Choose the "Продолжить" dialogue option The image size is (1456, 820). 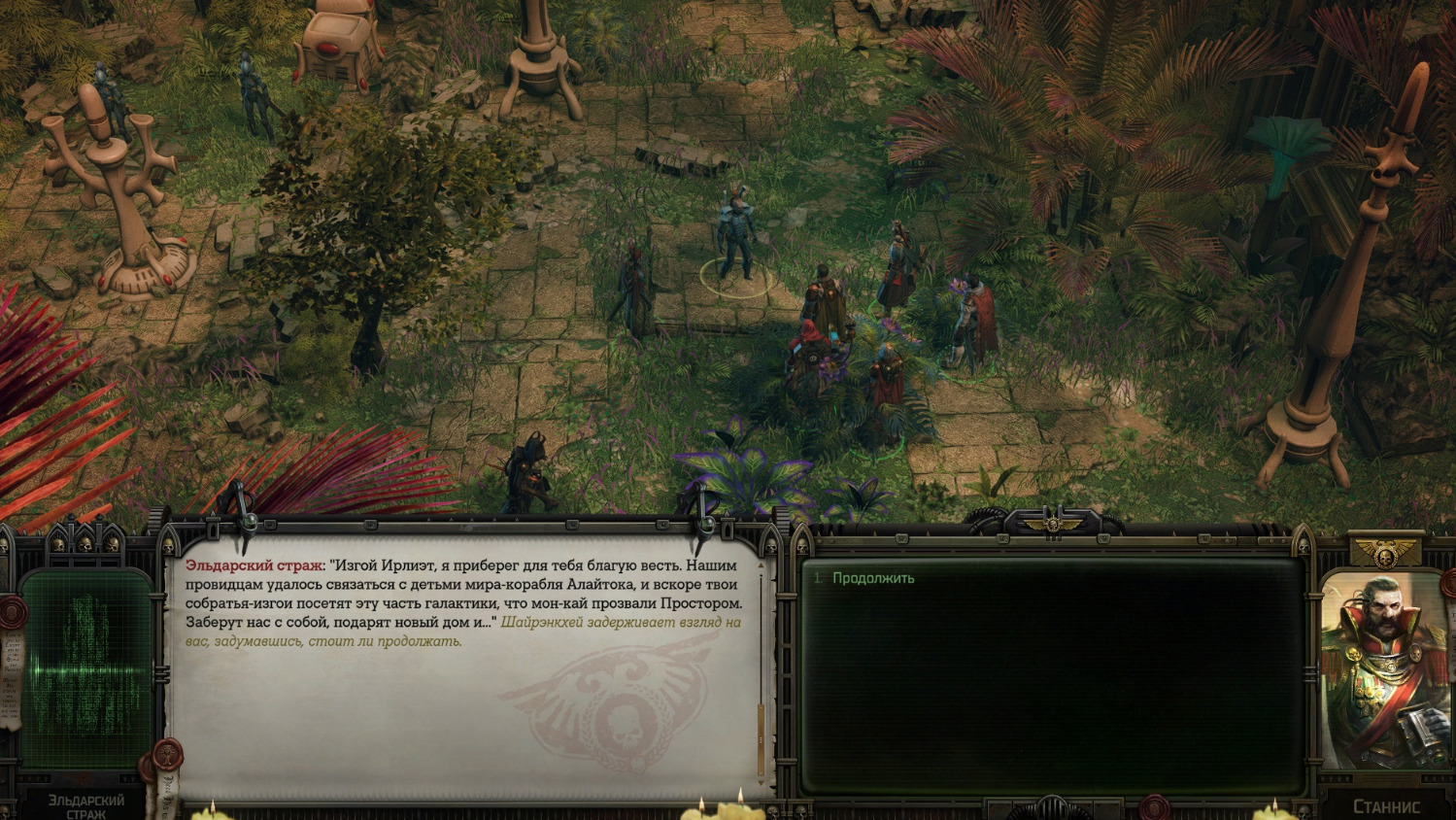point(873,578)
